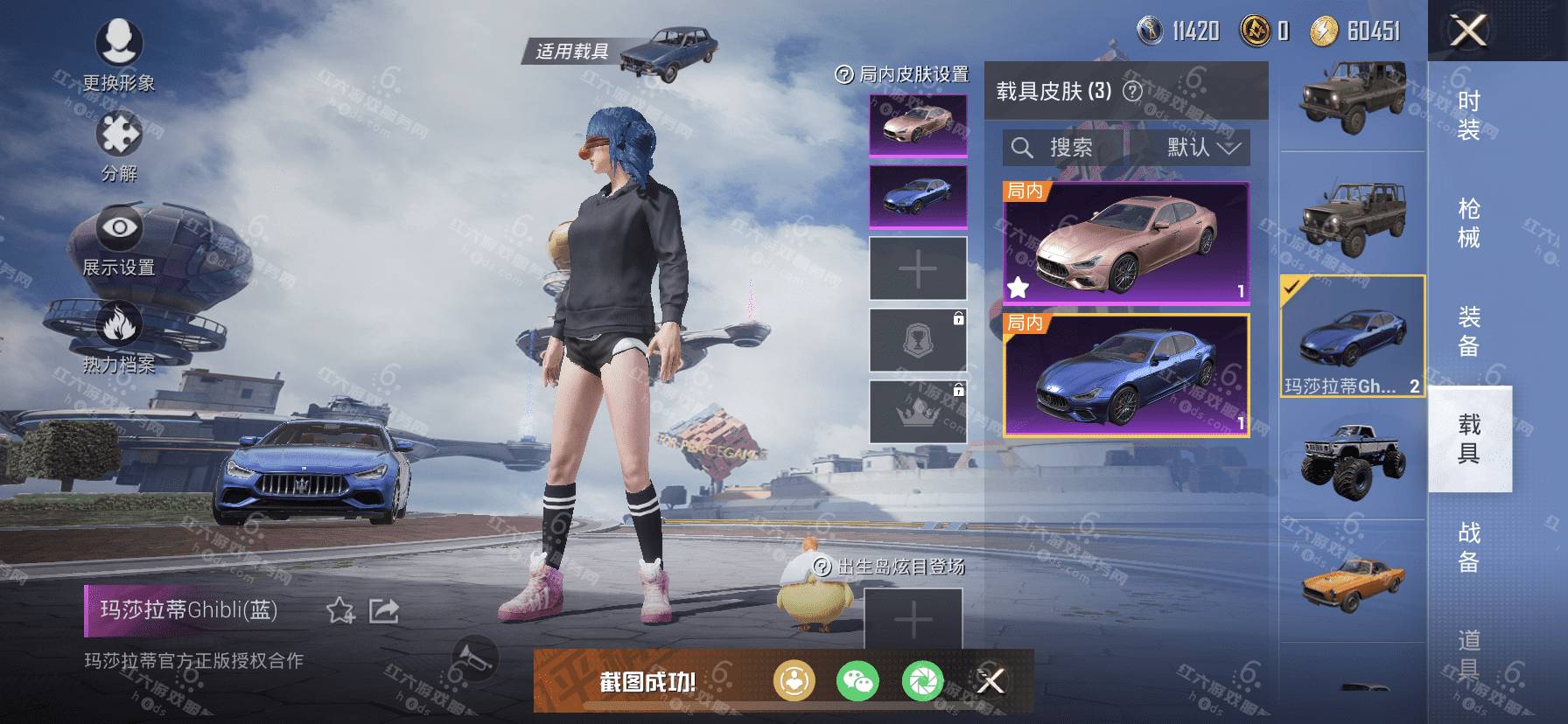The height and width of the screenshot is (724, 1568).
Task: Open the 热力档案 flame archive
Action: pyautogui.click(x=119, y=337)
